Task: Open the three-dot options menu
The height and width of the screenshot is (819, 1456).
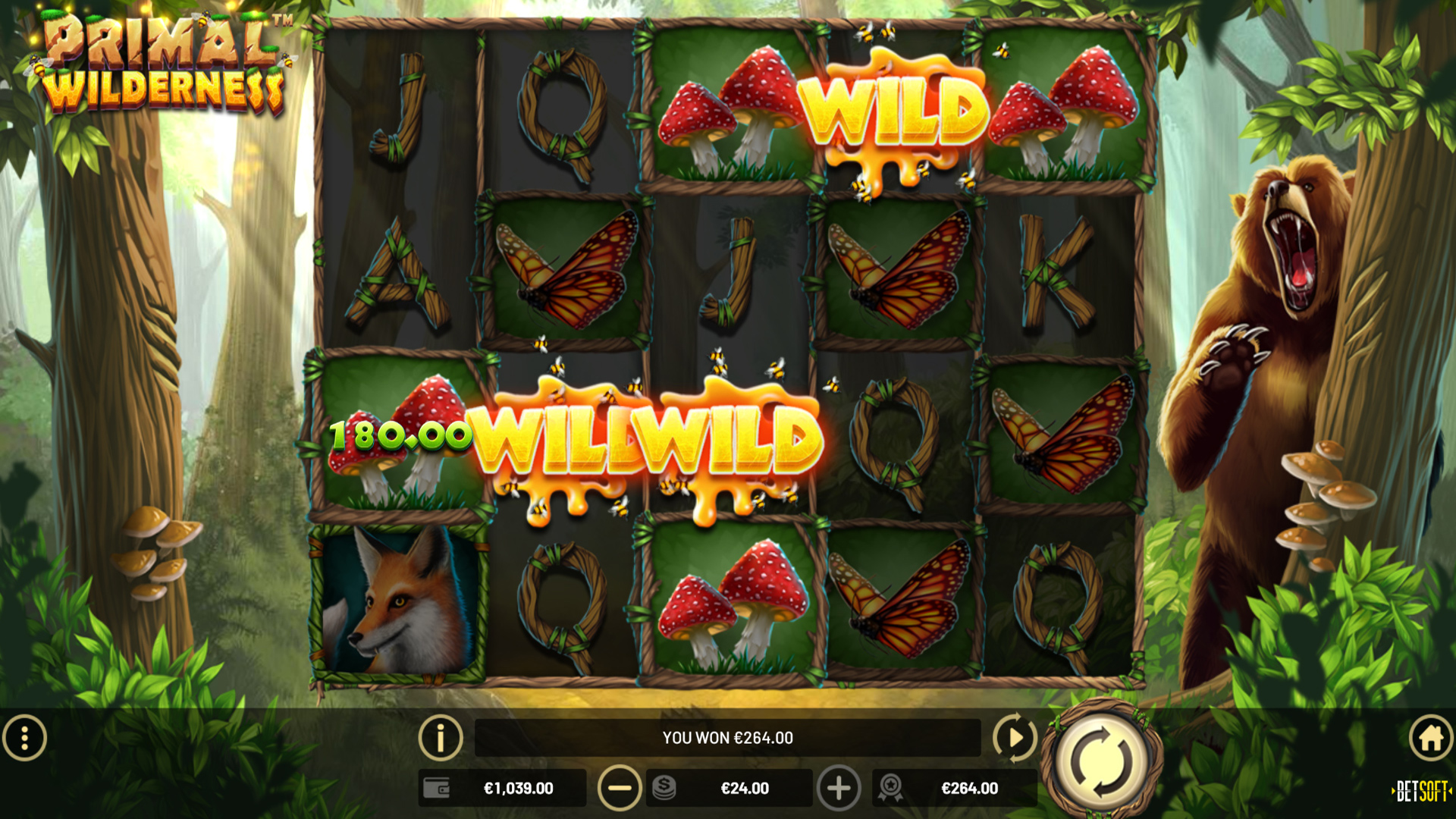Action: coord(25,736)
